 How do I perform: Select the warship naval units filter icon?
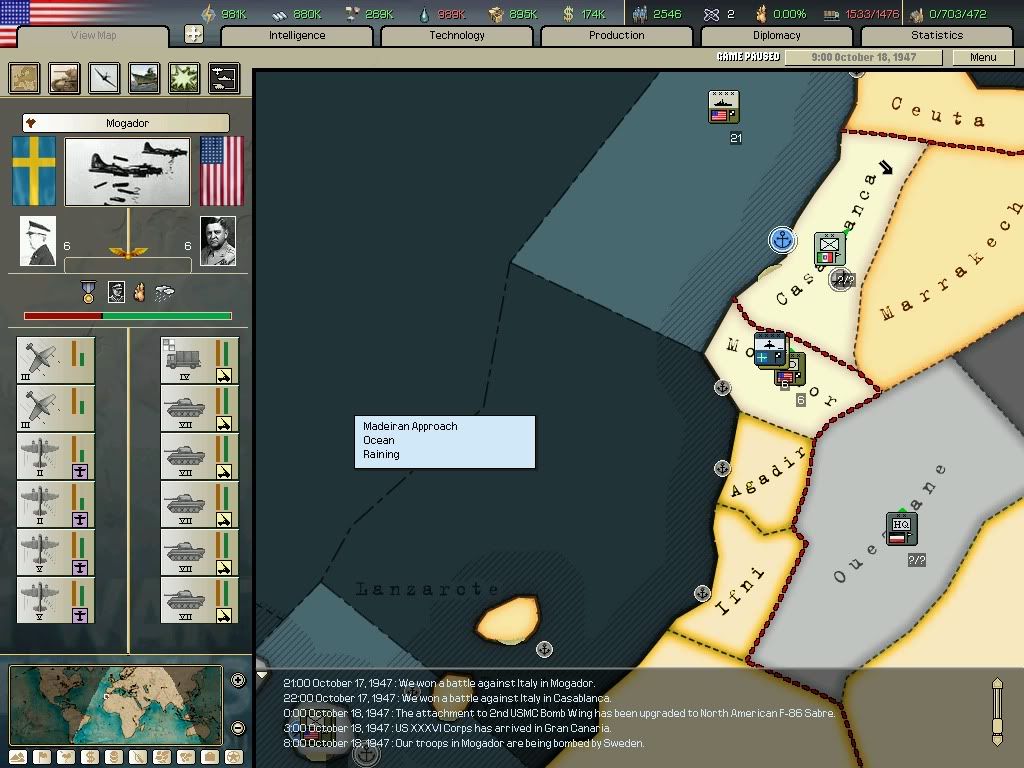pos(144,78)
